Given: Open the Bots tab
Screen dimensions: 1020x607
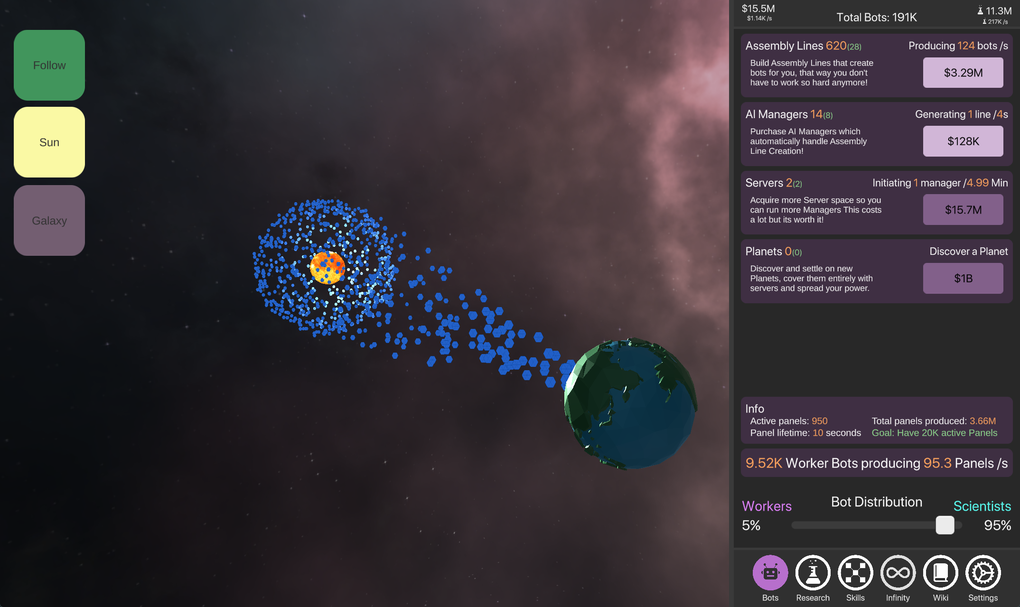Looking at the screenshot, I should (770, 574).
